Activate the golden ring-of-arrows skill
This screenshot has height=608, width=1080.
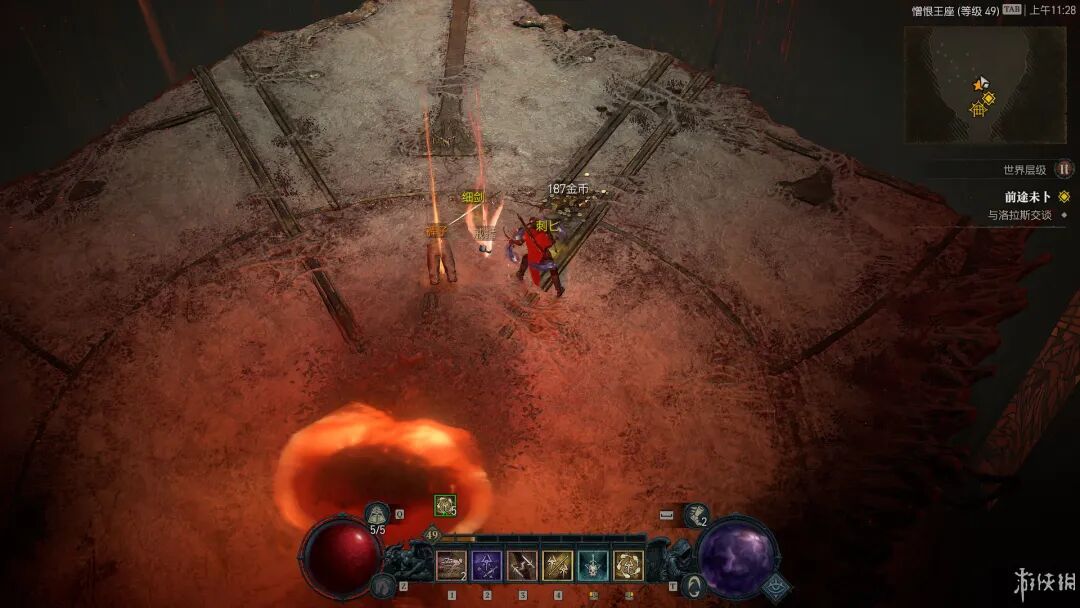pyautogui.click(x=628, y=566)
